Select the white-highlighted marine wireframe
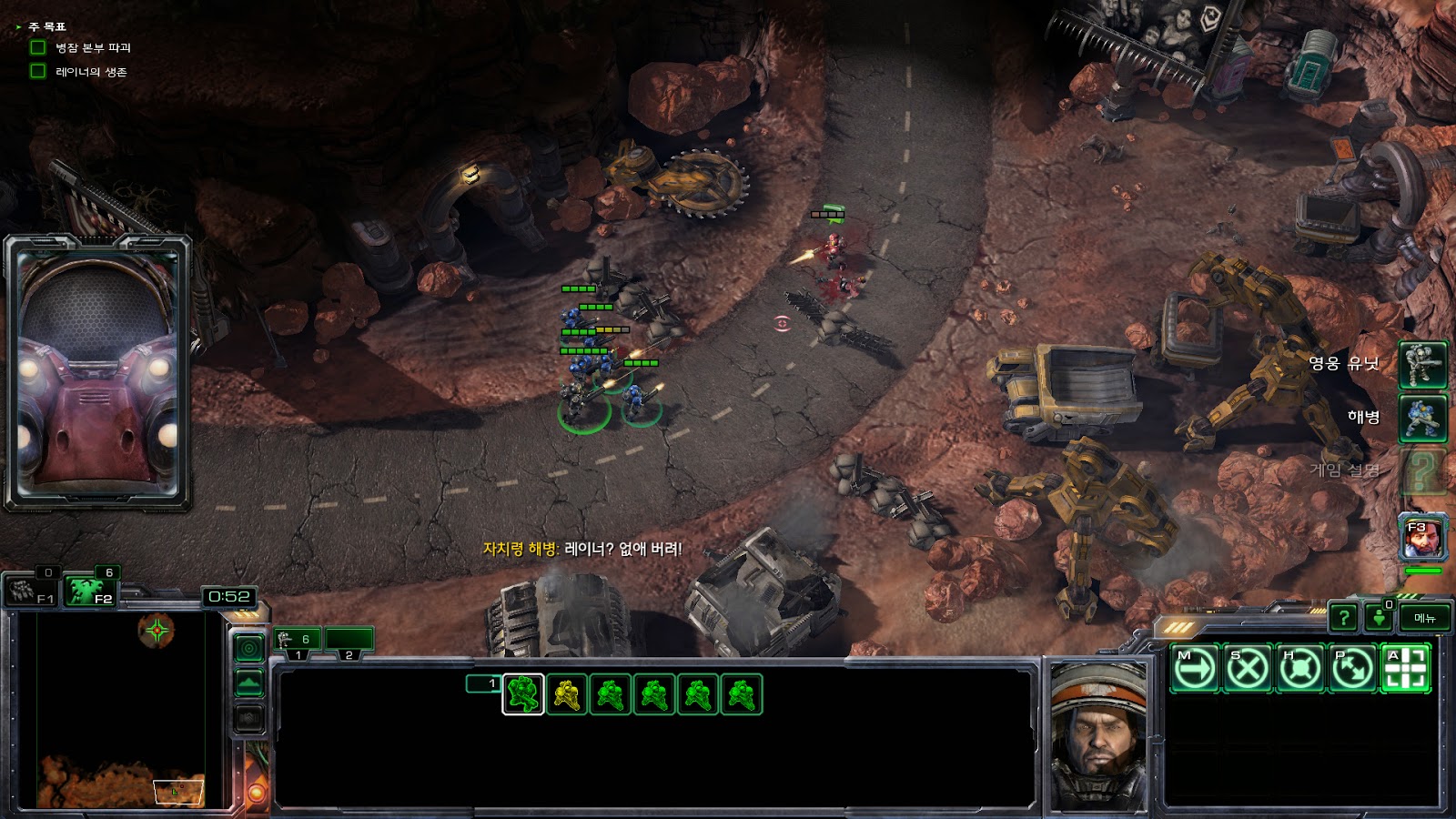 (523, 695)
